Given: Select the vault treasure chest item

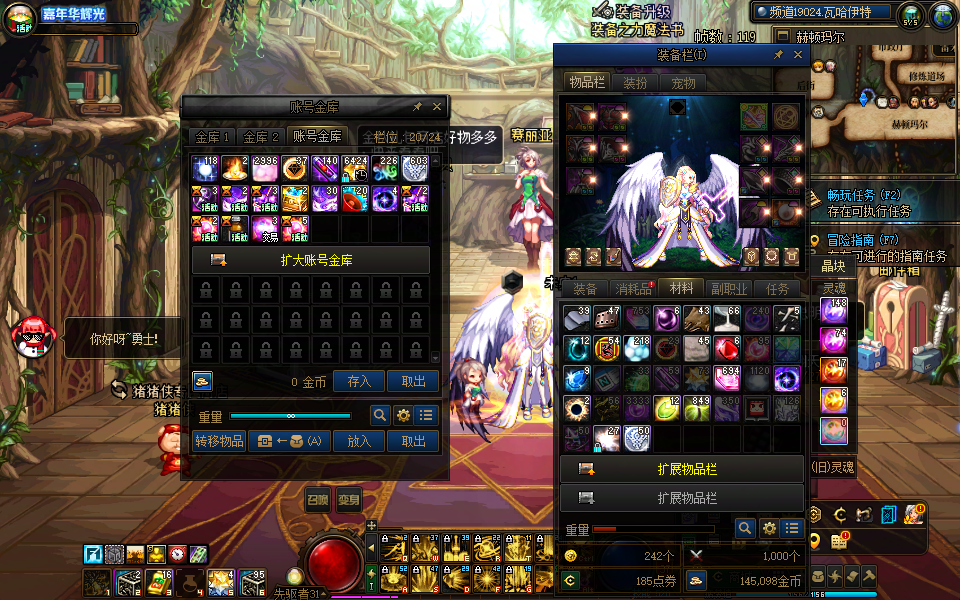Looking at the screenshot, I should click(294, 199).
